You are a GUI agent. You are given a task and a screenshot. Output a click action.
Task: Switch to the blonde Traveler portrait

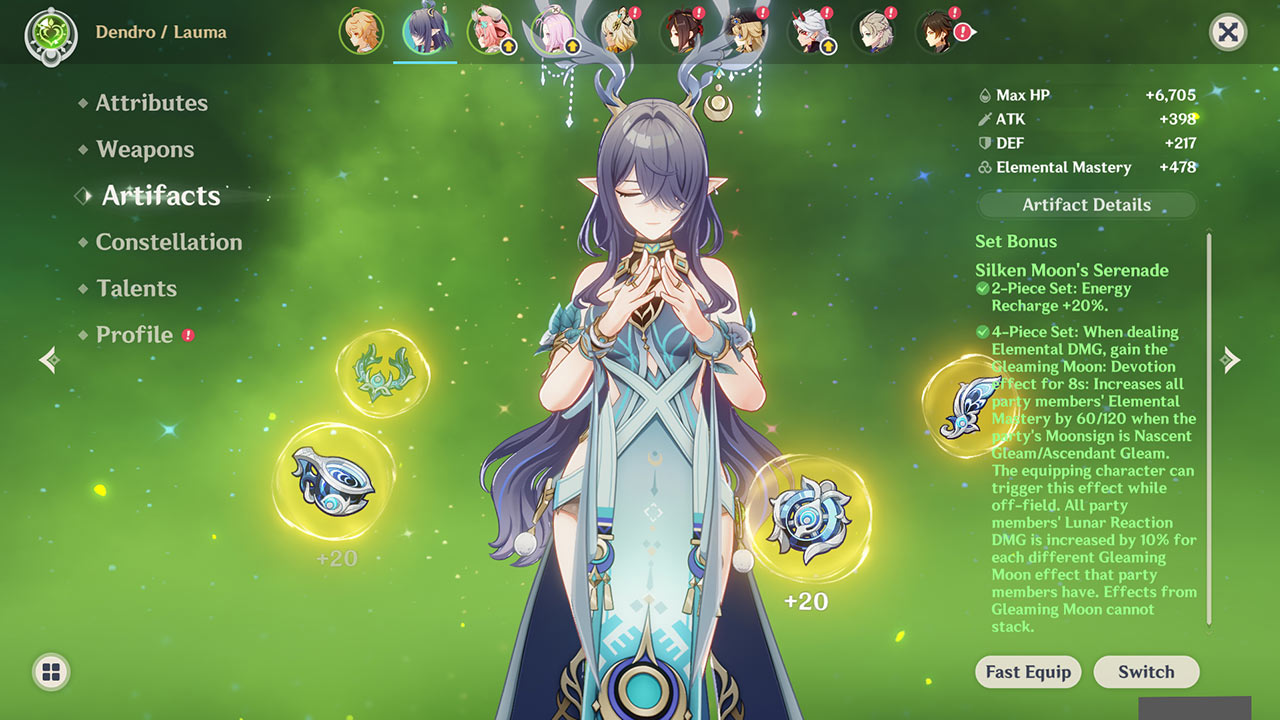point(361,32)
